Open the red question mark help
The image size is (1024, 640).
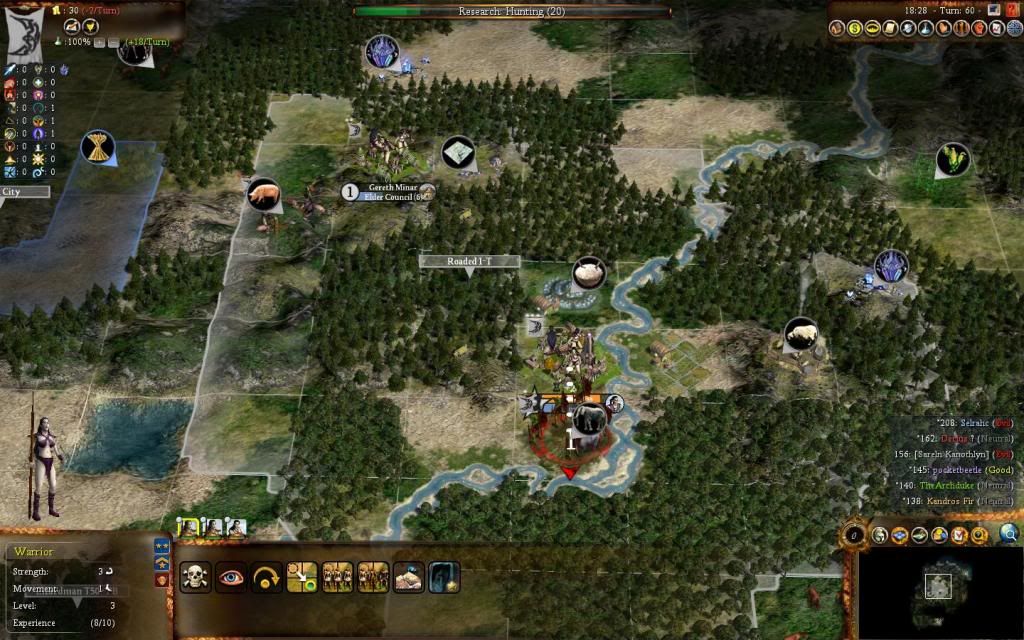(1012, 9)
